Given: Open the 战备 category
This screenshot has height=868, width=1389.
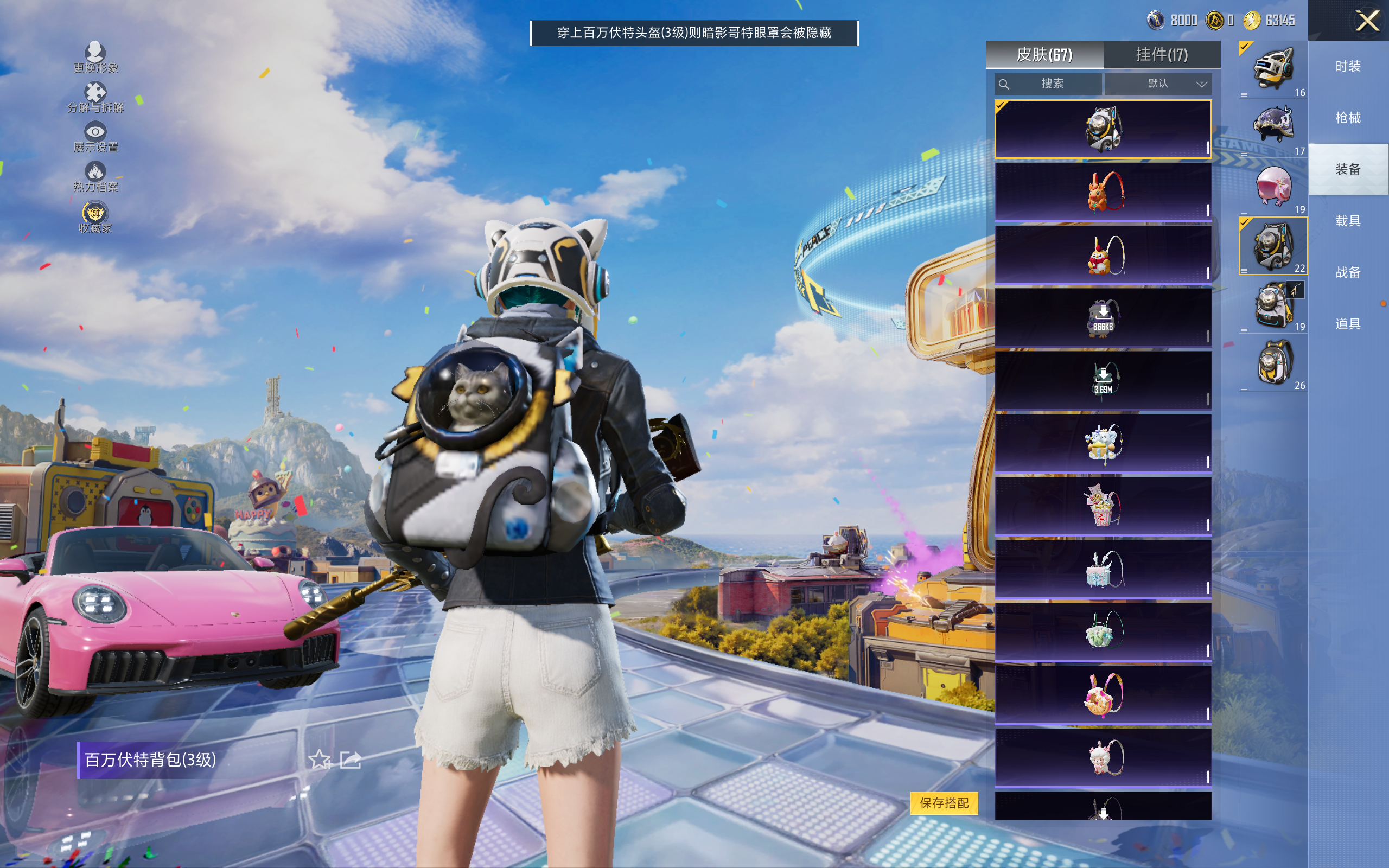Looking at the screenshot, I should (1348, 272).
